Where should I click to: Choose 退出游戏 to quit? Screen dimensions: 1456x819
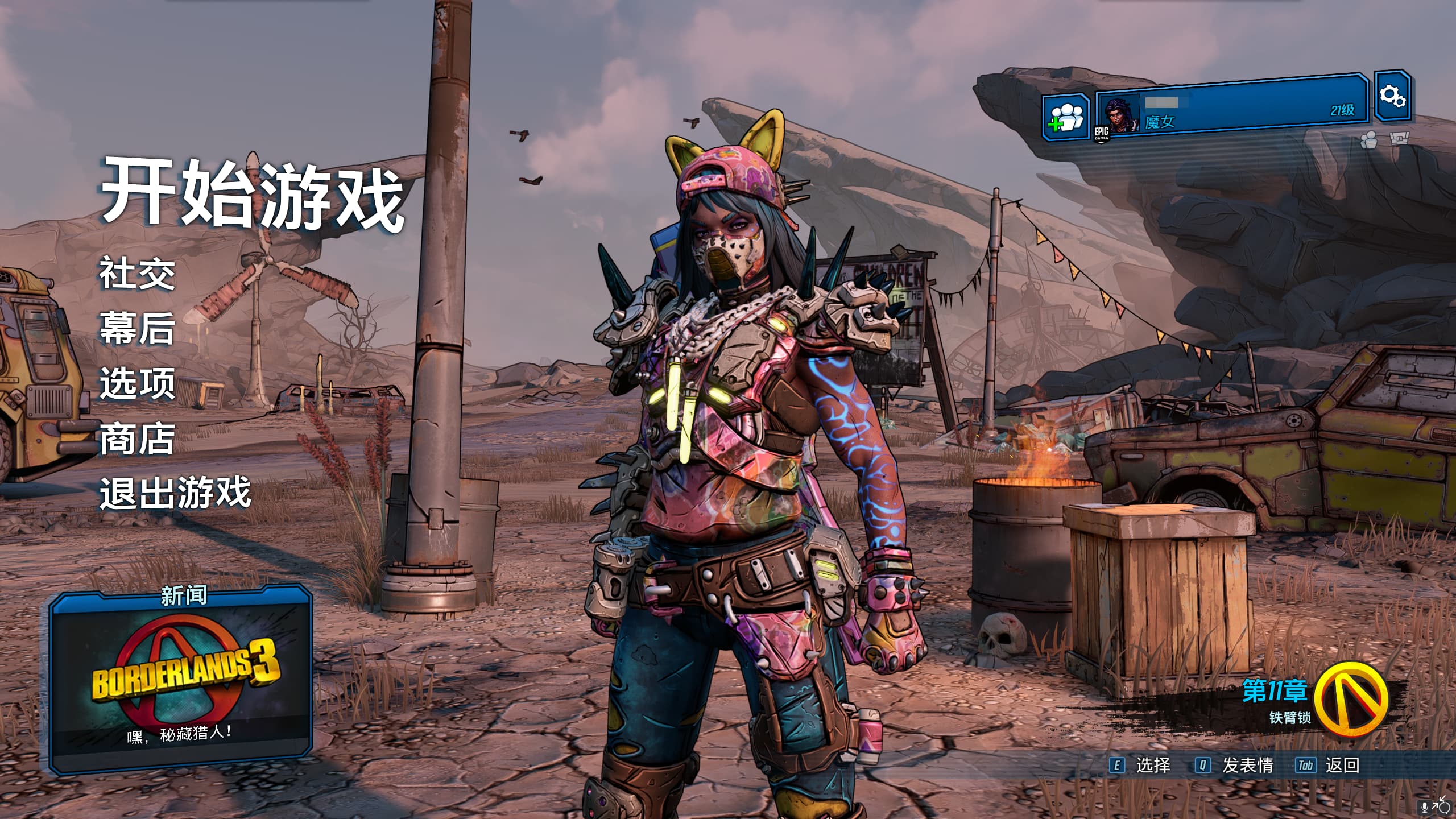pyautogui.click(x=175, y=493)
